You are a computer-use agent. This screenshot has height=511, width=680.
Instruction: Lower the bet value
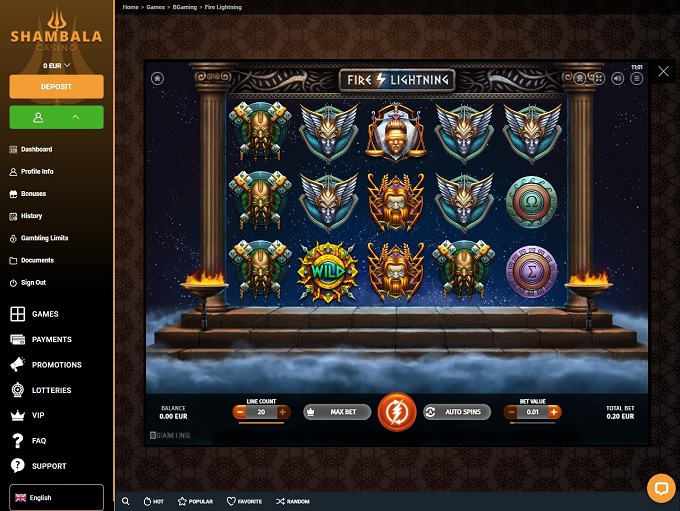coord(512,412)
